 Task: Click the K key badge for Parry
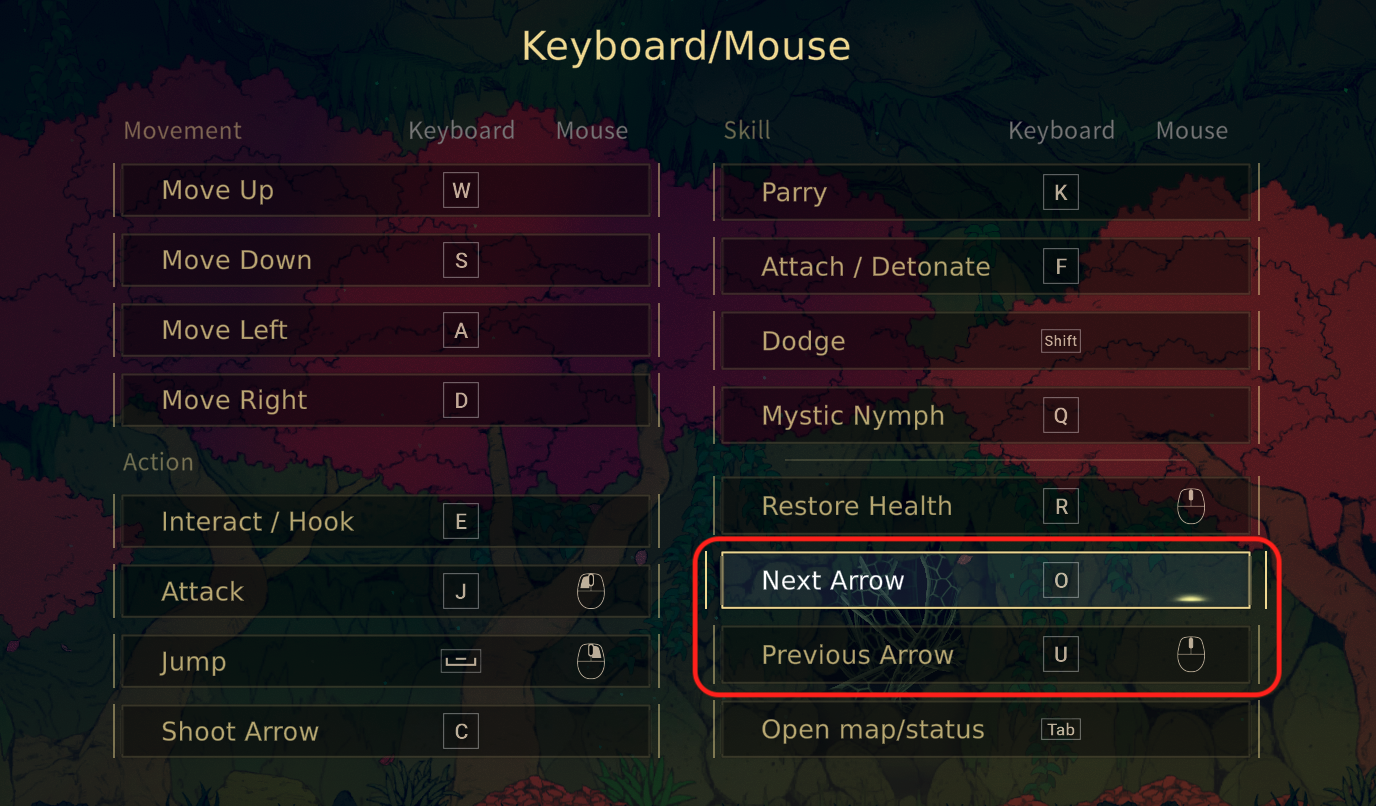coord(1060,192)
